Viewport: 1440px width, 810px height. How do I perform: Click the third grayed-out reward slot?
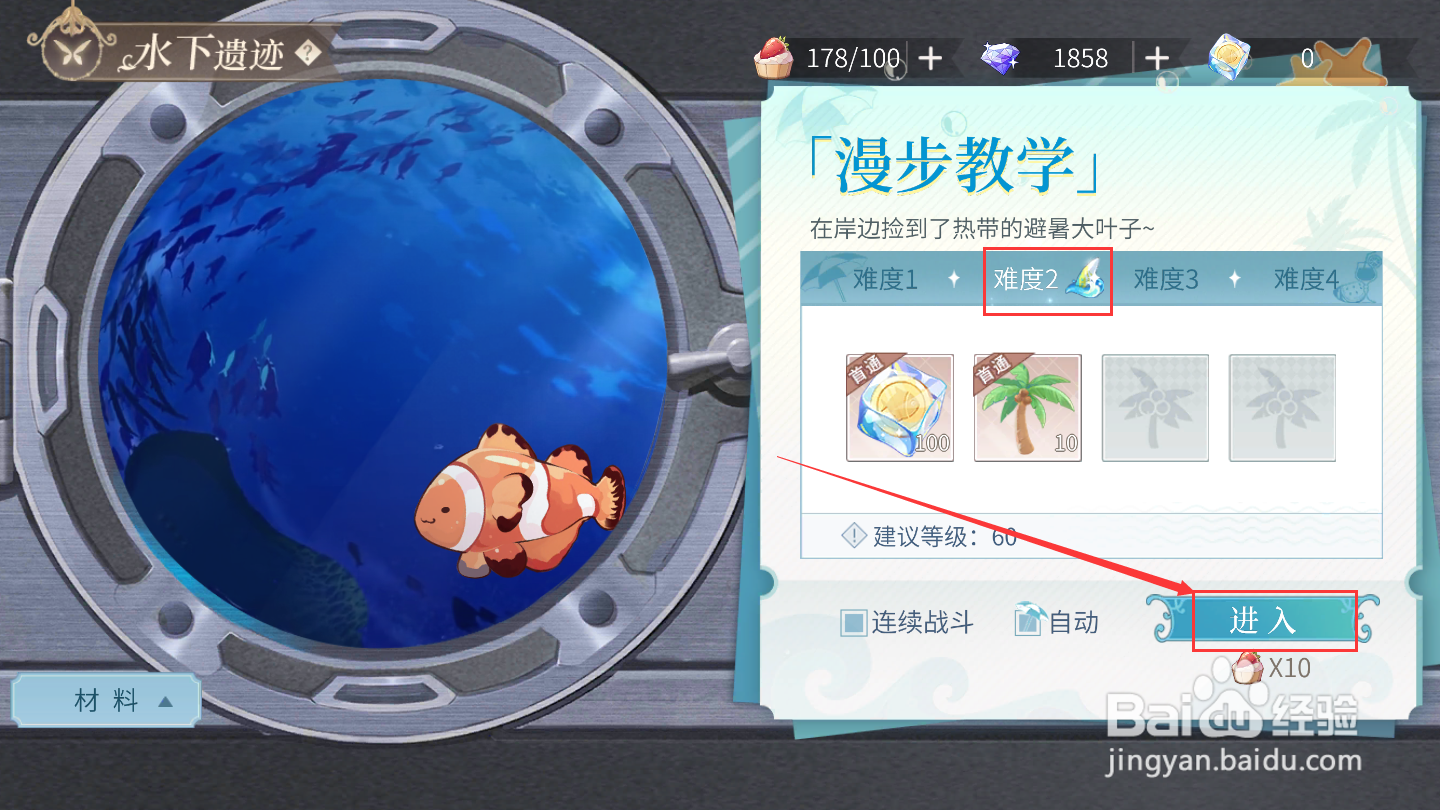point(1155,407)
